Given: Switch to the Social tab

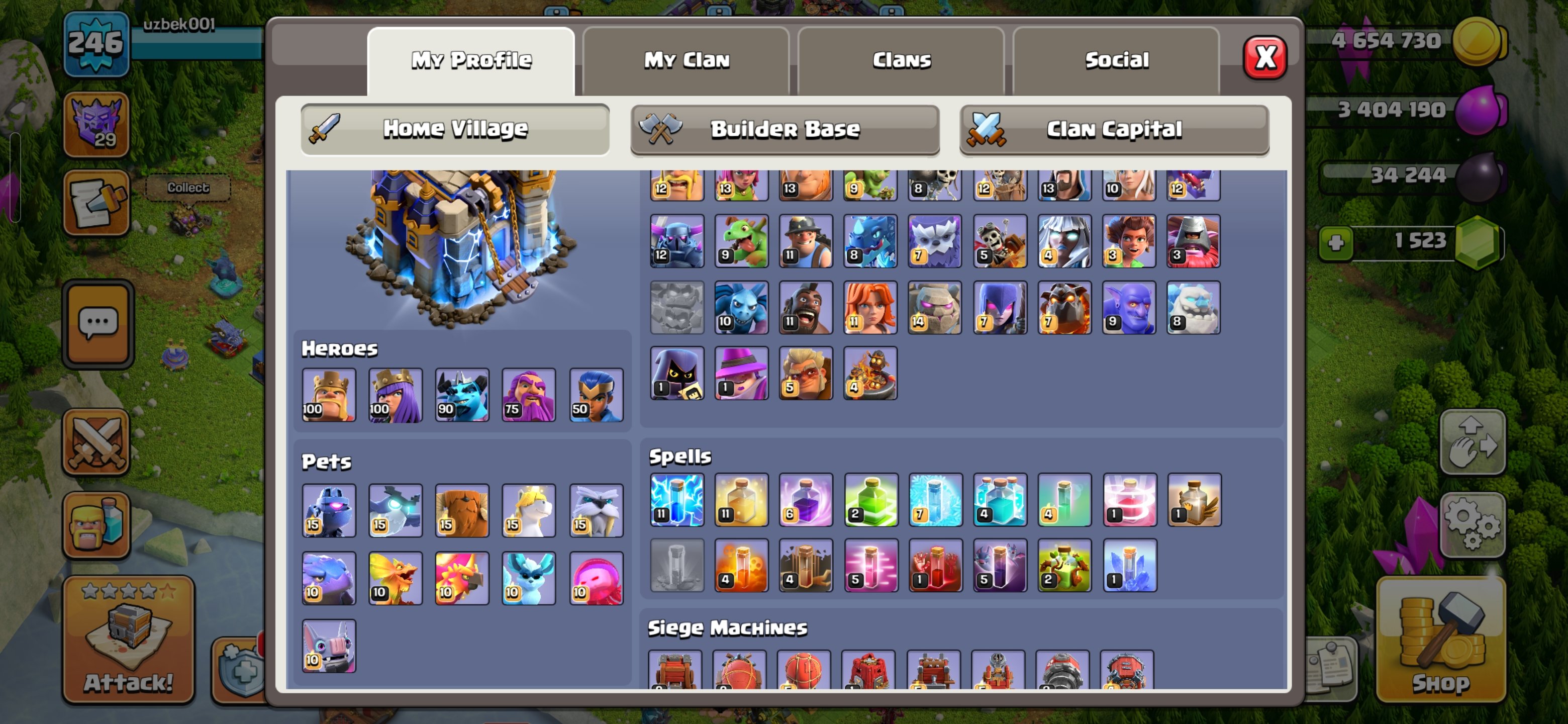Looking at the screenshot, I should [x=1117, y=59].
